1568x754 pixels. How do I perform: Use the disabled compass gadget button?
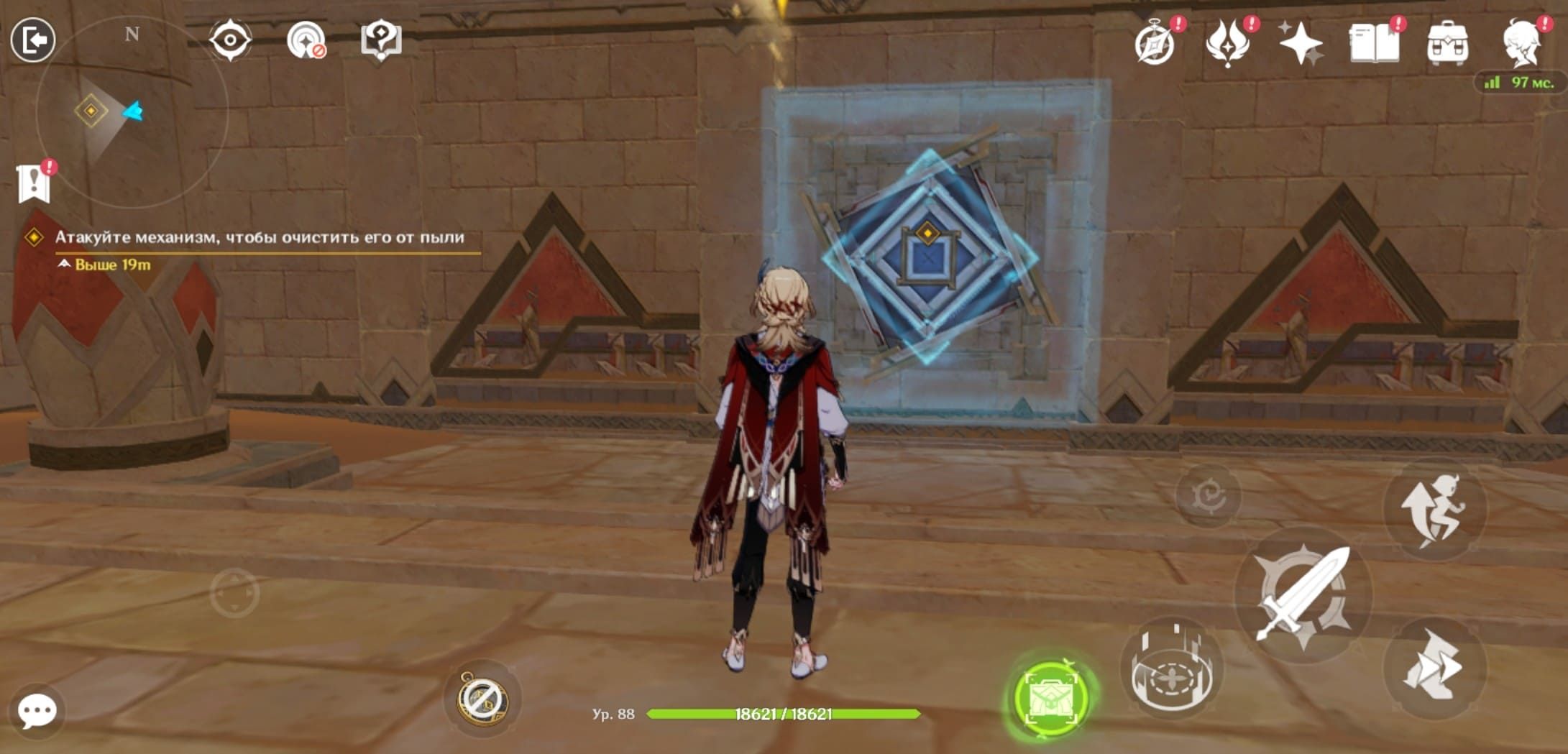tap(482, 699)
